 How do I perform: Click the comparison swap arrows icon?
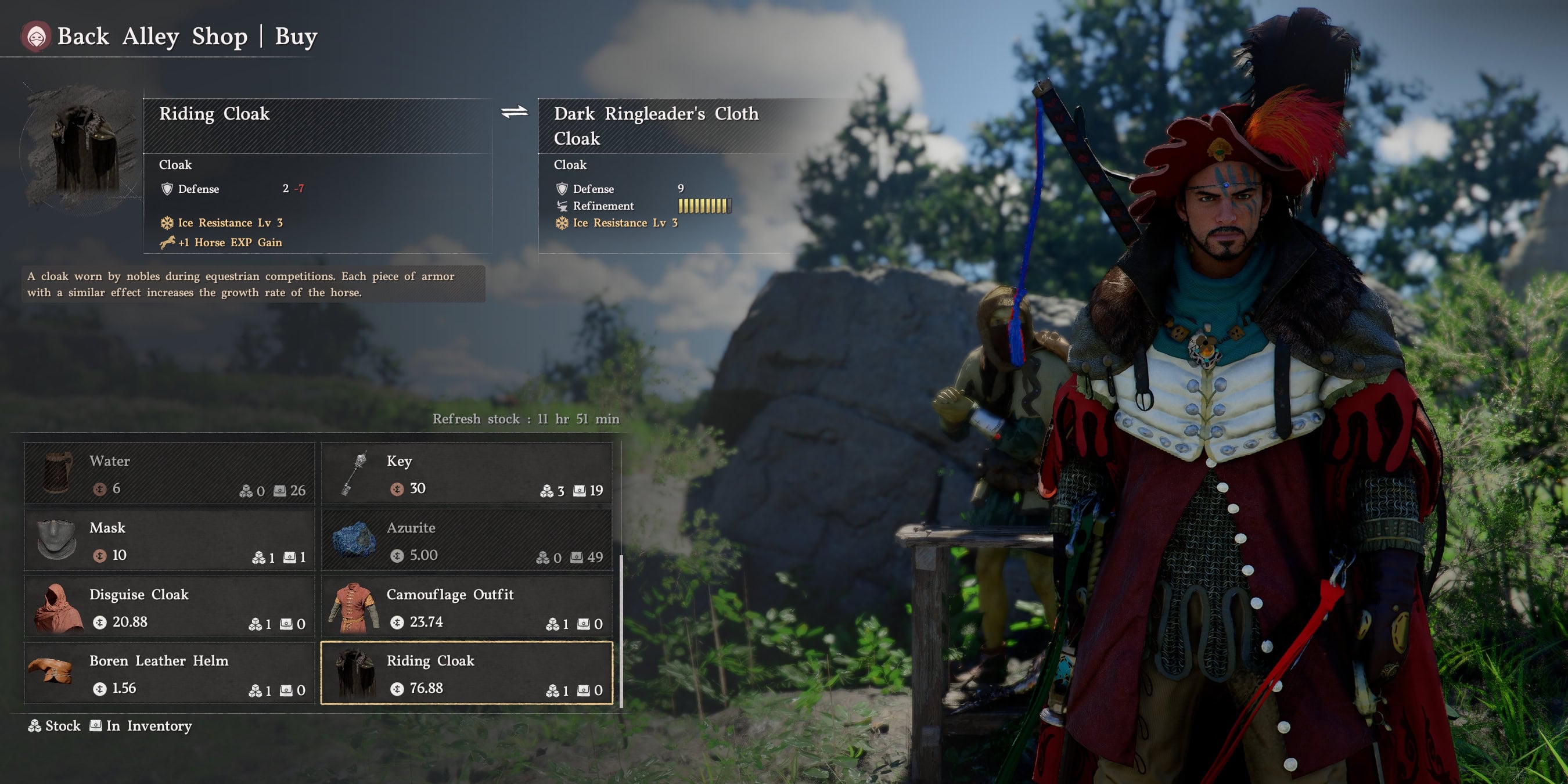tap(515, 112)
